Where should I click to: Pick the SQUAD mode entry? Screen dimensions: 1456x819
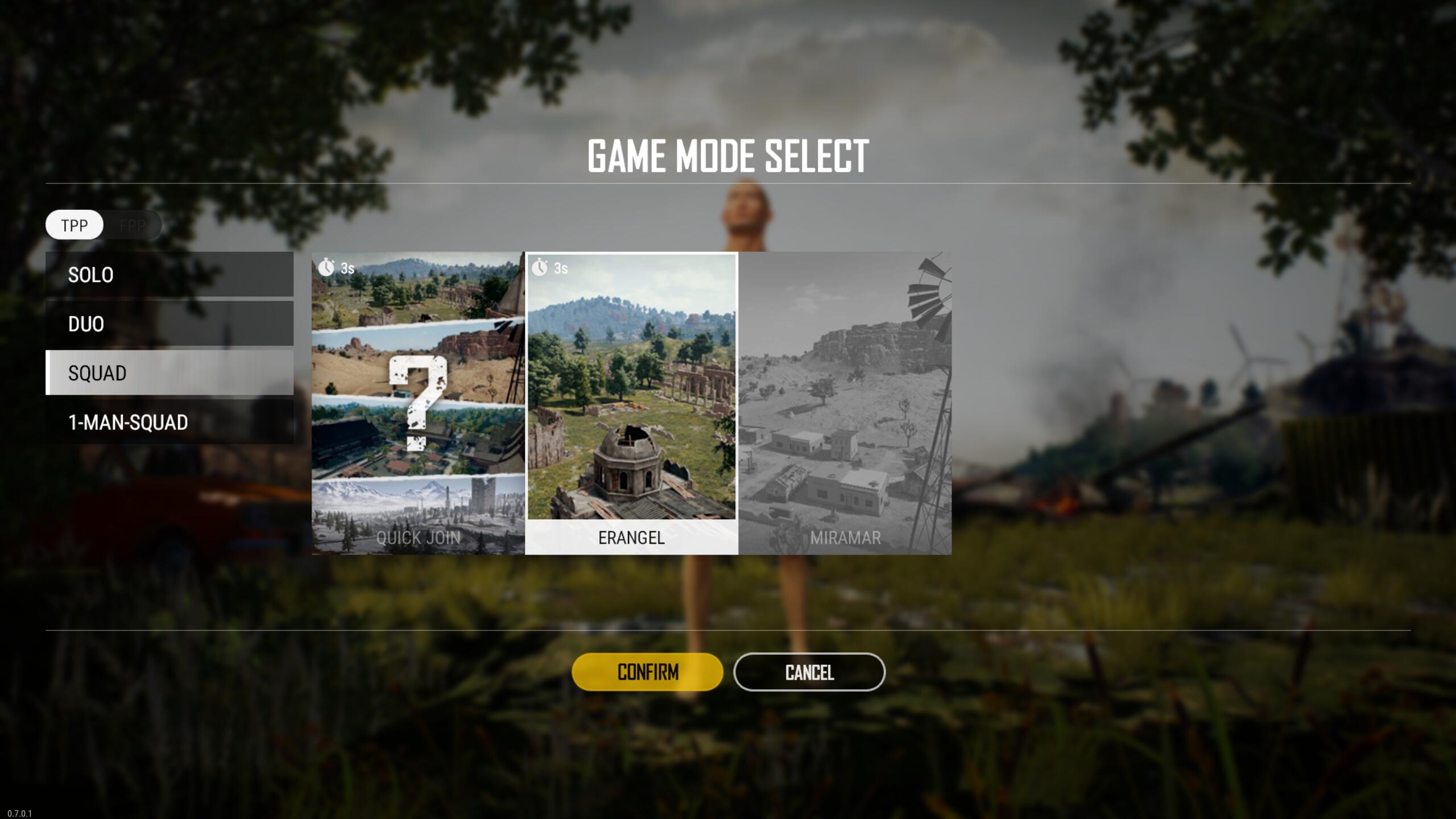pos(169,373)
